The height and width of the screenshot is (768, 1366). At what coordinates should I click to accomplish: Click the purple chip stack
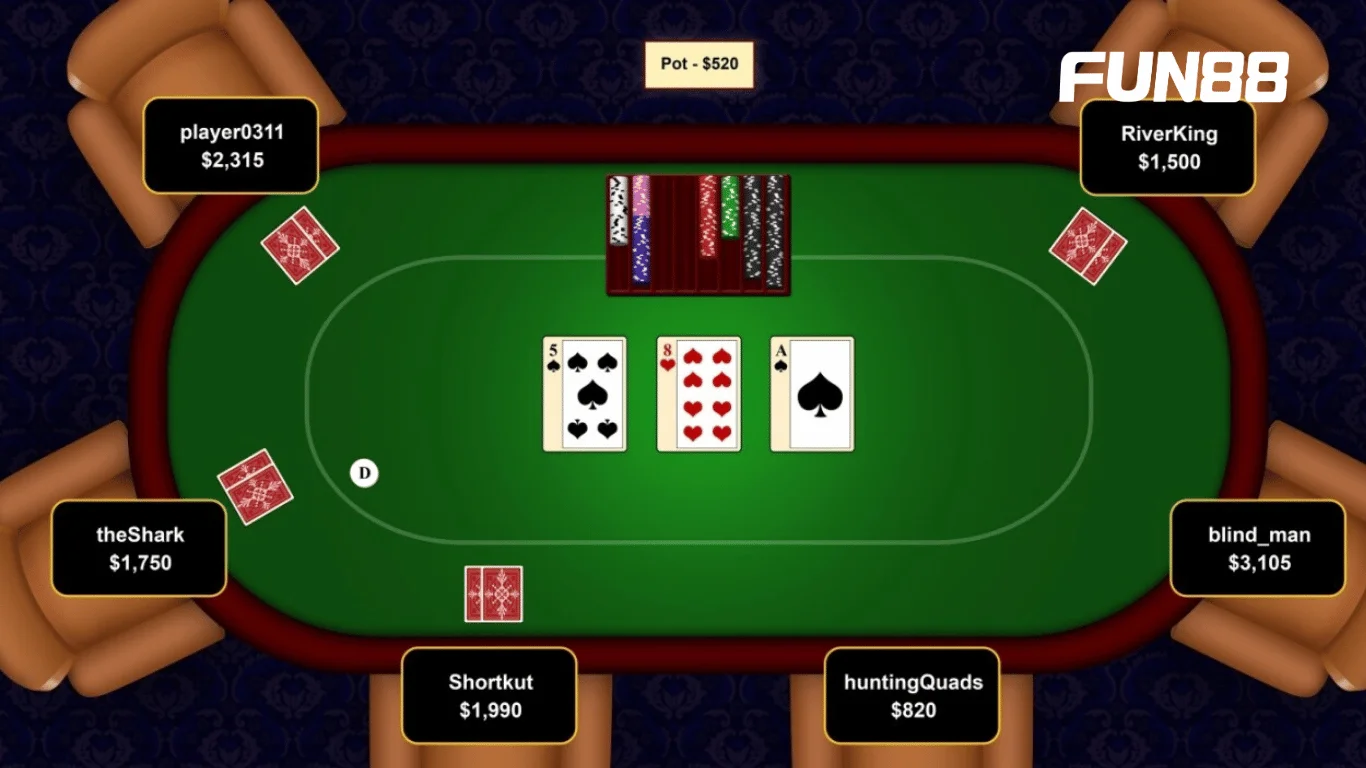tap(641, 250)
